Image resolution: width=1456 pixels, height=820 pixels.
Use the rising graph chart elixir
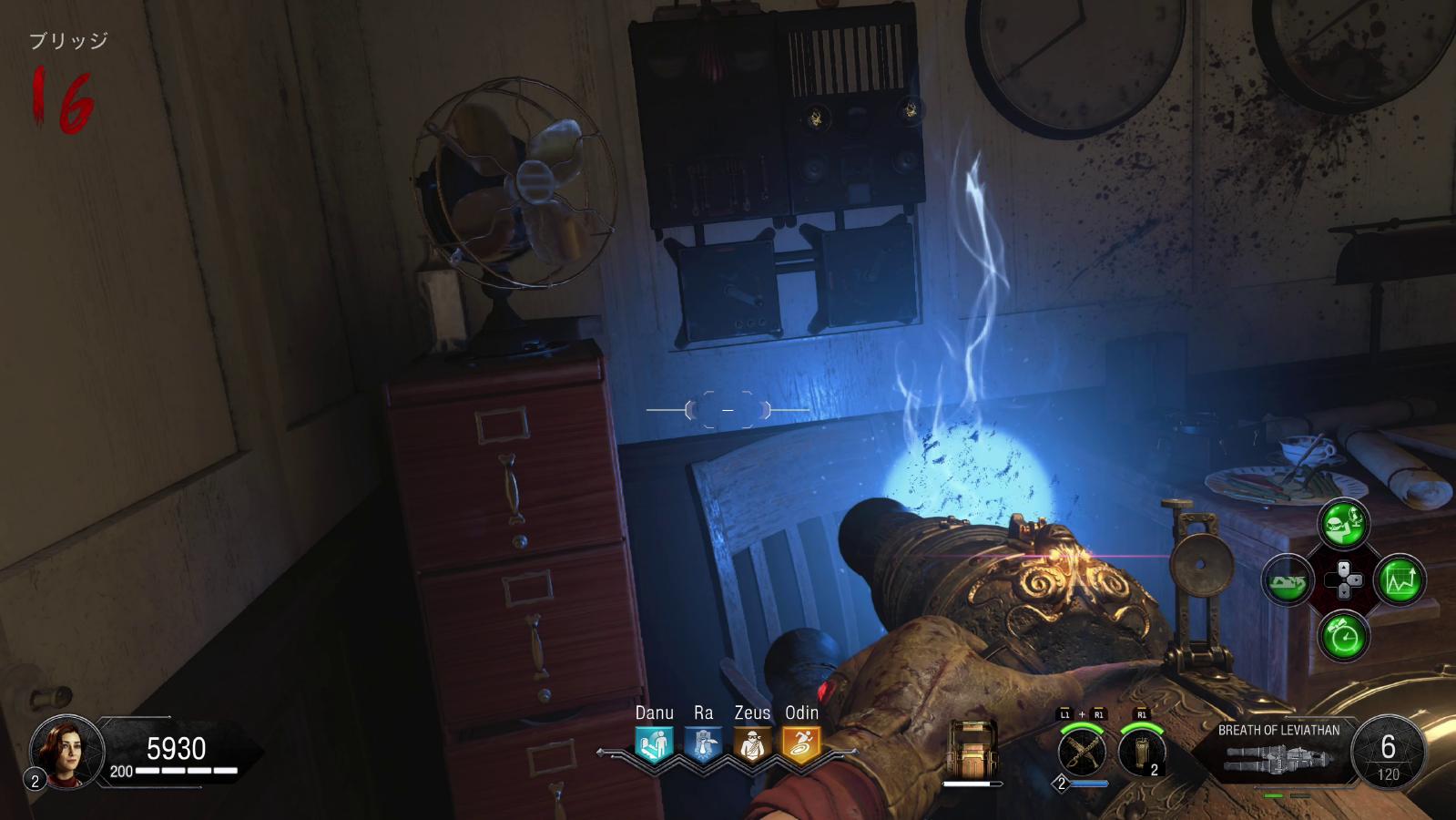tap(1401, 579)
